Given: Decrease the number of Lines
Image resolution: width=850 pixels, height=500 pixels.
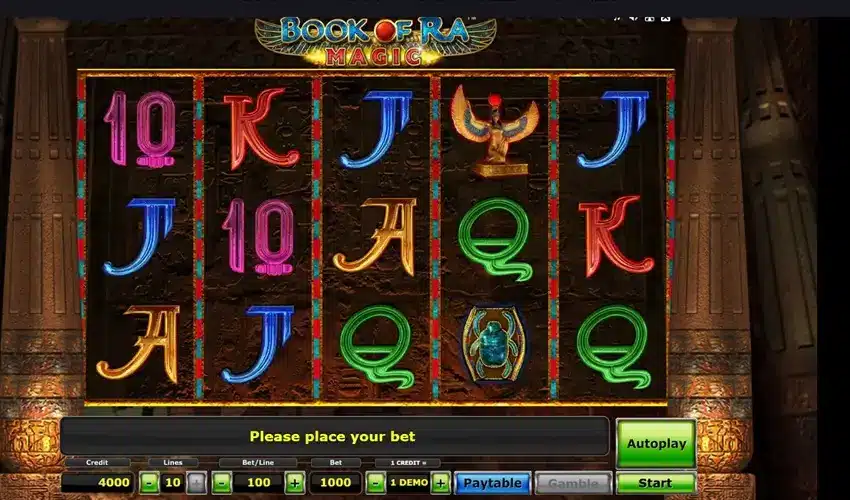Looking at the screenshot, I should pos(149,483).
